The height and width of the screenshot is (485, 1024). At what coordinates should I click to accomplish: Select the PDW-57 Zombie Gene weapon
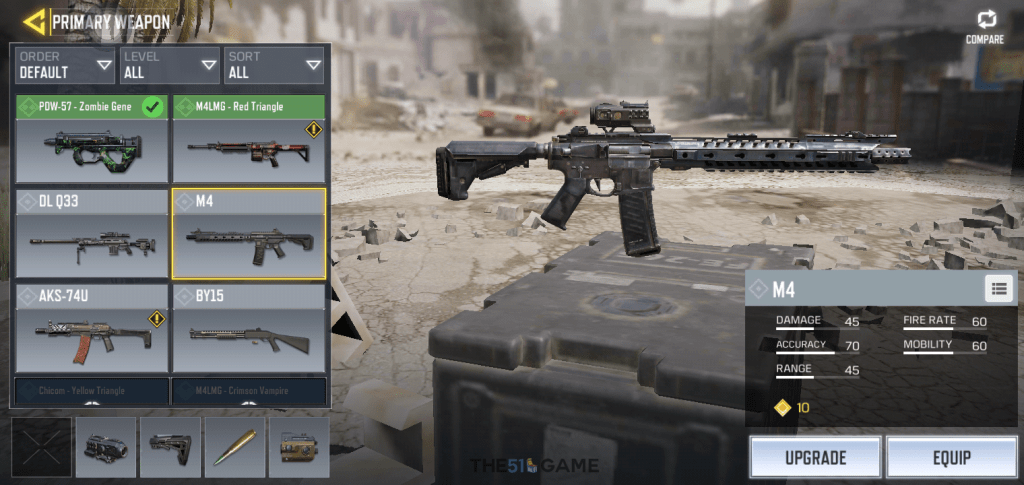point(91,139)
